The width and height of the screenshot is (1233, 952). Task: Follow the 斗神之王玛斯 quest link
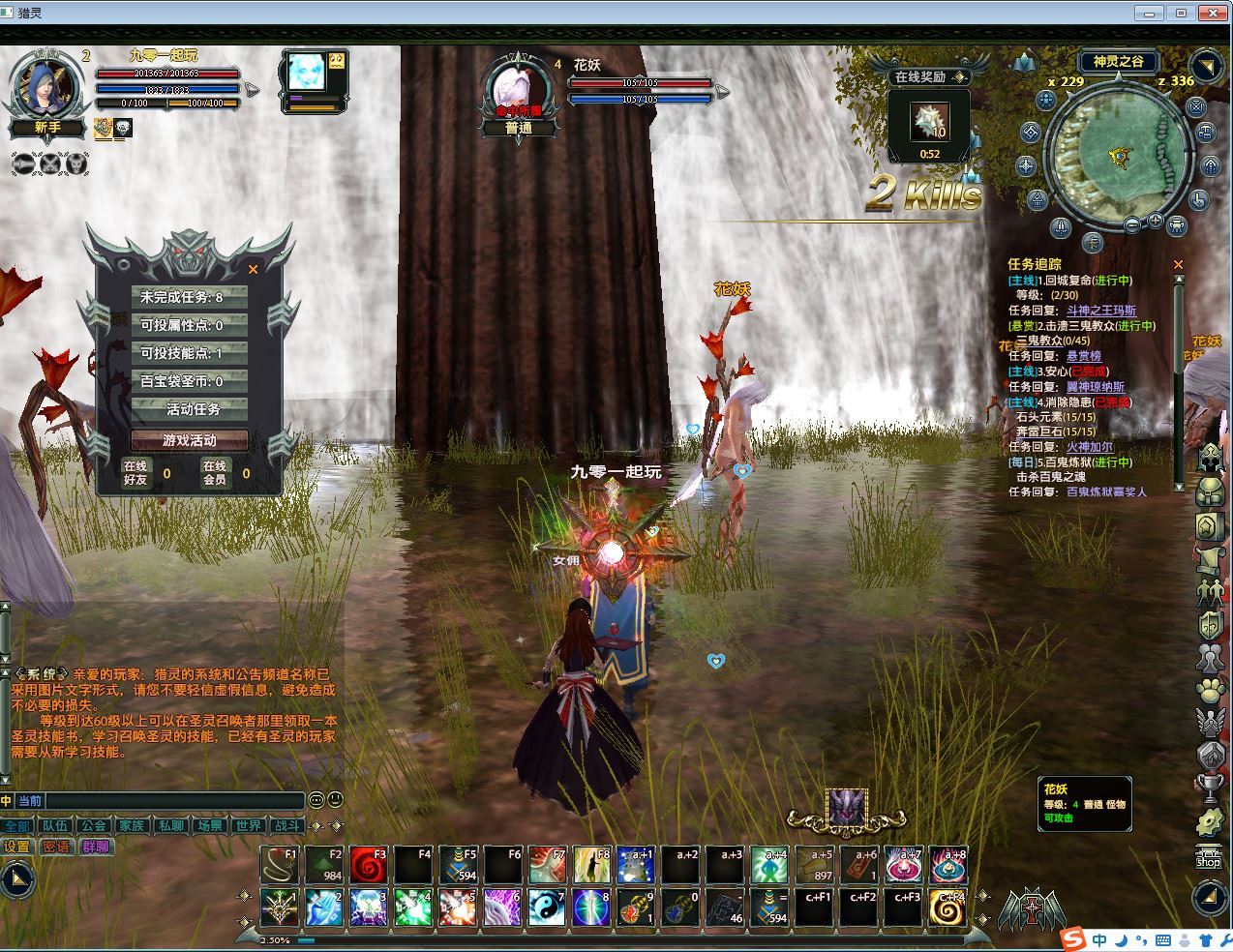[1101, 311]
